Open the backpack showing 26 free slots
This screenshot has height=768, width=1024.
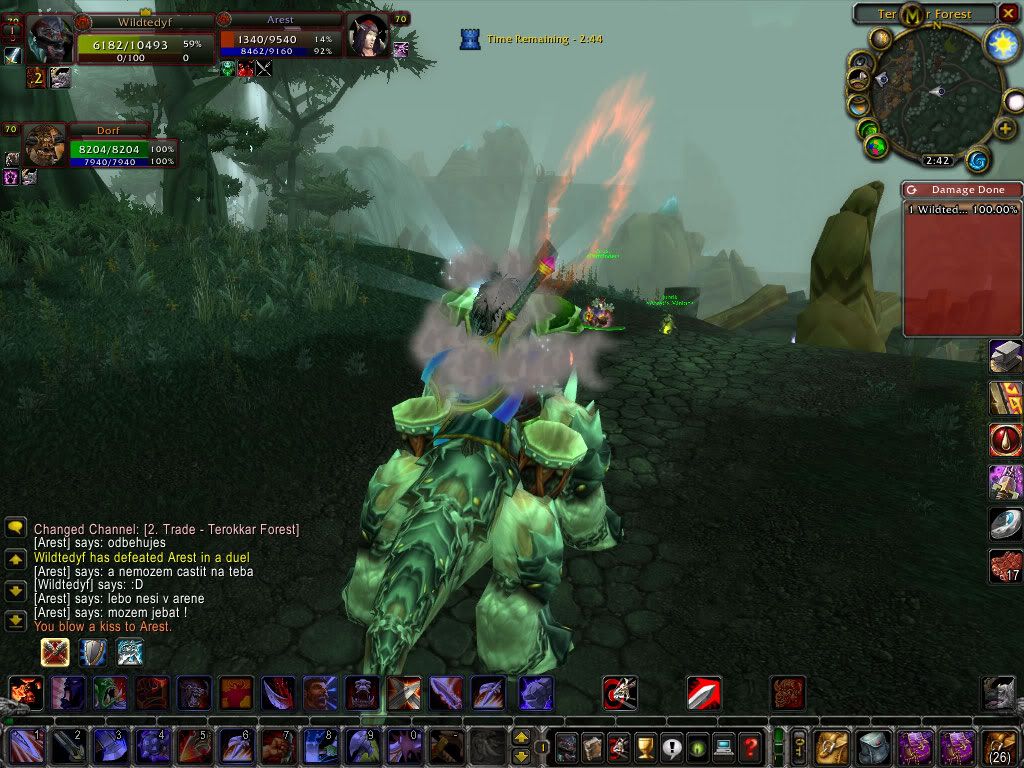tap(1001, 746)
